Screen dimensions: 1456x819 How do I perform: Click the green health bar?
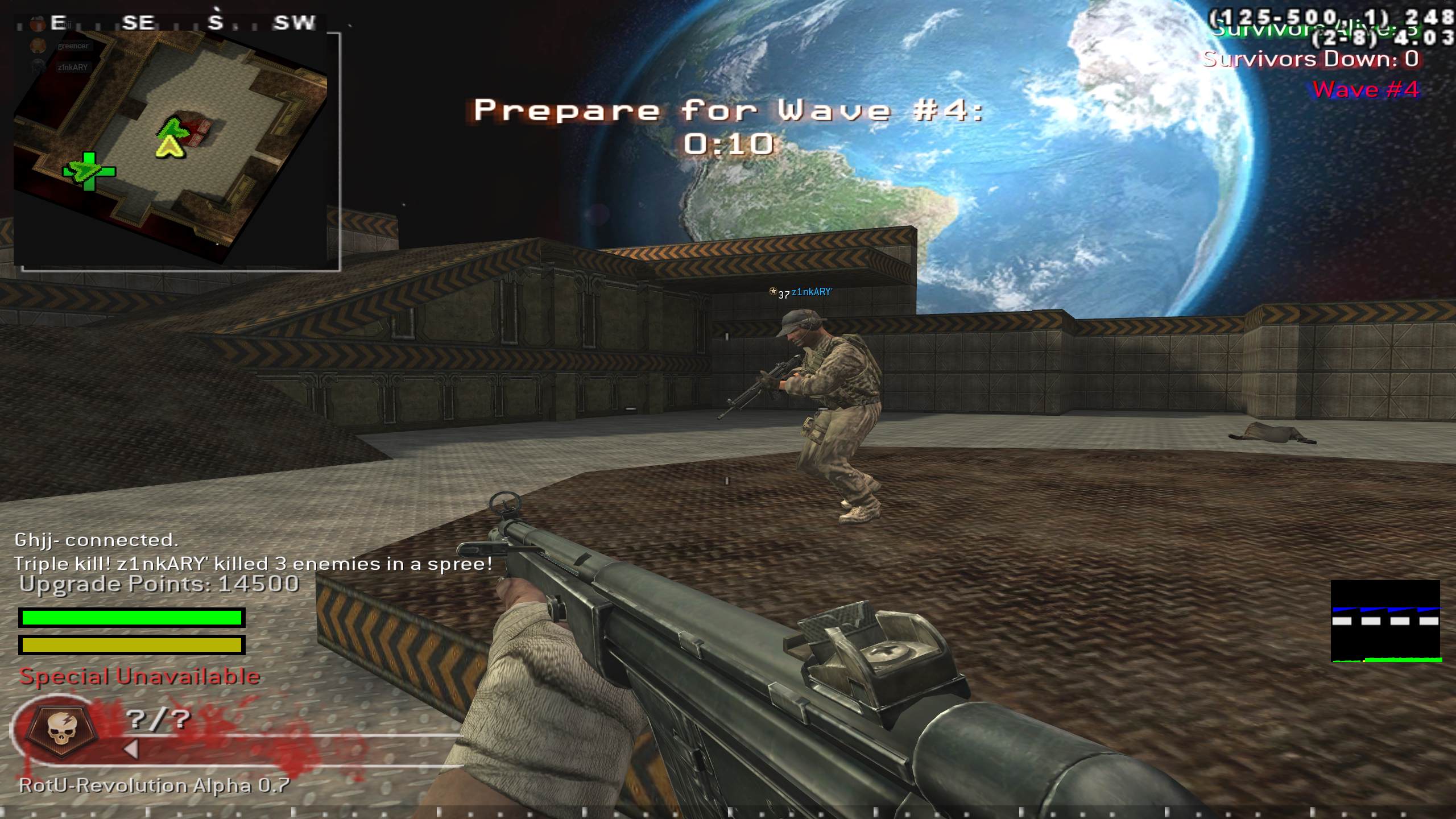[x=131, y=618]
